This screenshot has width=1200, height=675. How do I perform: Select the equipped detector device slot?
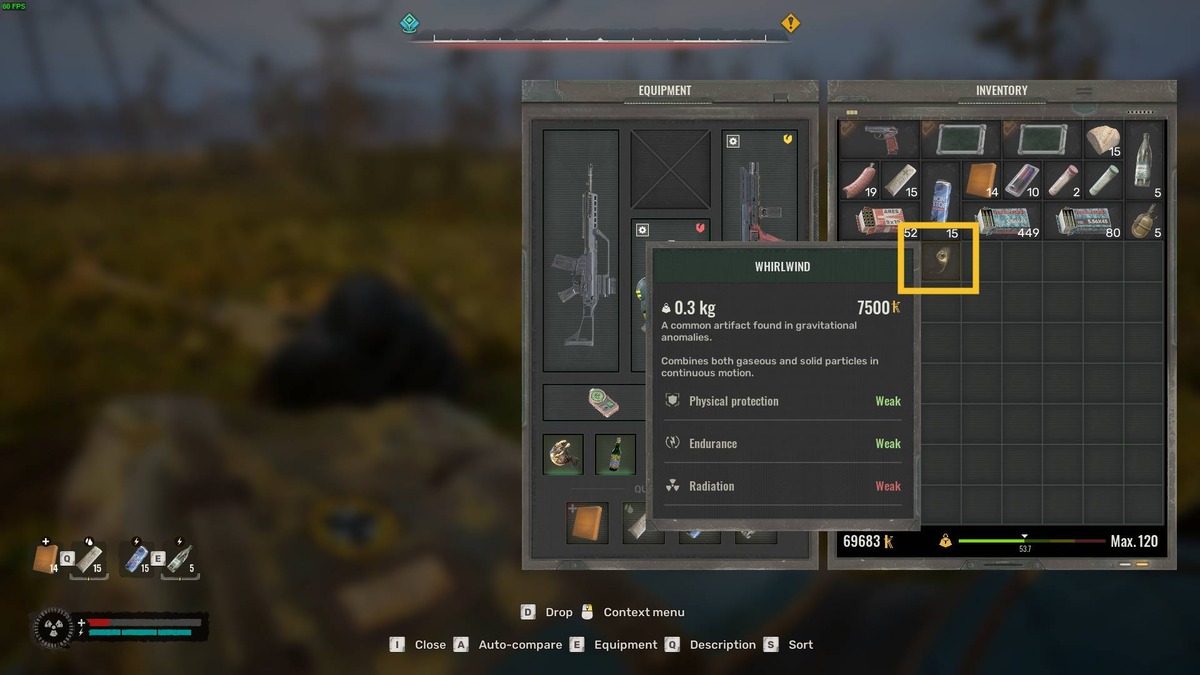(602, 402)
